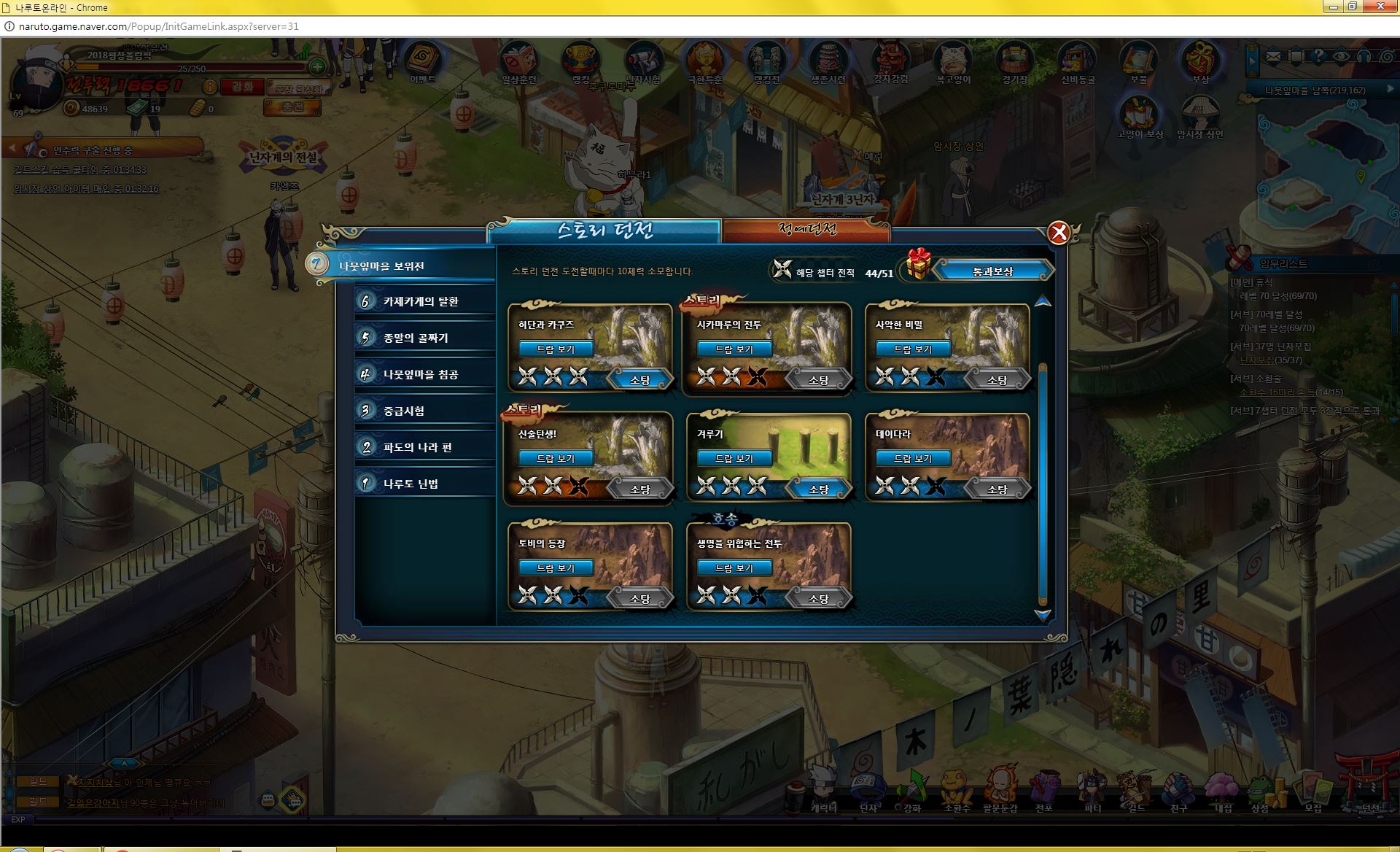
Task: Click the dungeon list's down arrow
Action: pos(1043,616)
